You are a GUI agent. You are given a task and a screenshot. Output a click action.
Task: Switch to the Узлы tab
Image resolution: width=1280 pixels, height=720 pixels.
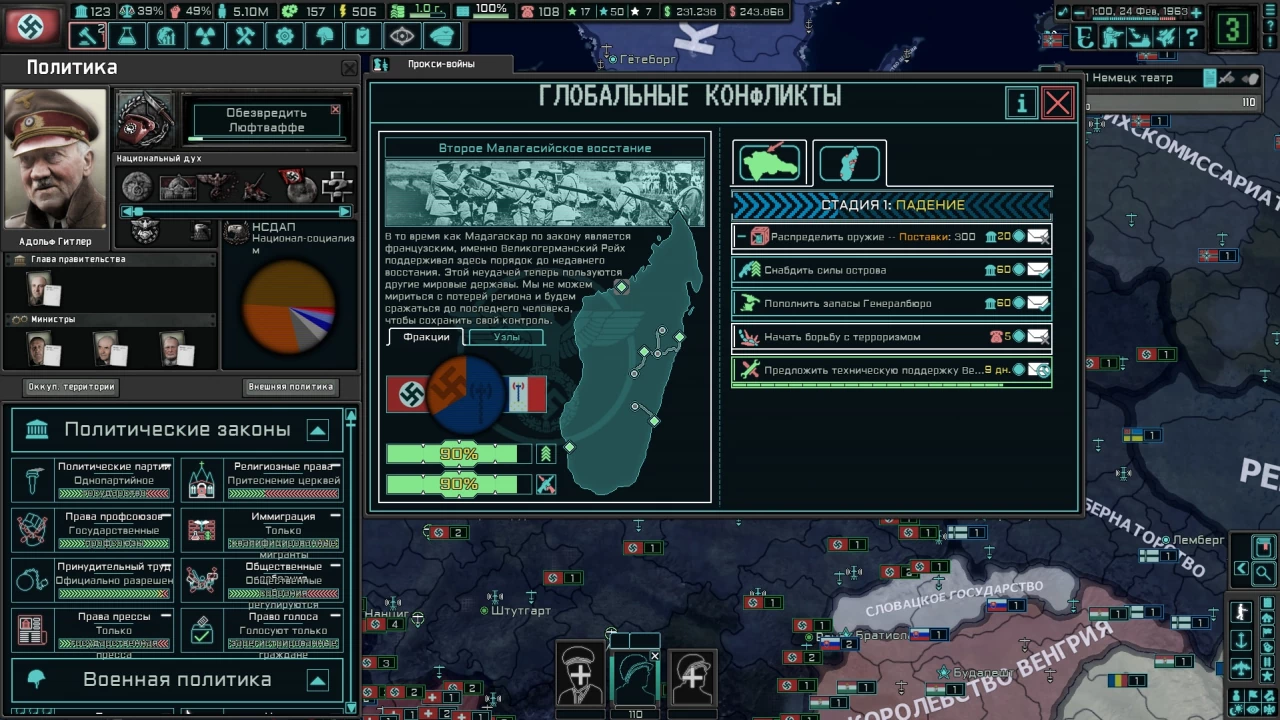pyautogui.click(x=507, y=337)
